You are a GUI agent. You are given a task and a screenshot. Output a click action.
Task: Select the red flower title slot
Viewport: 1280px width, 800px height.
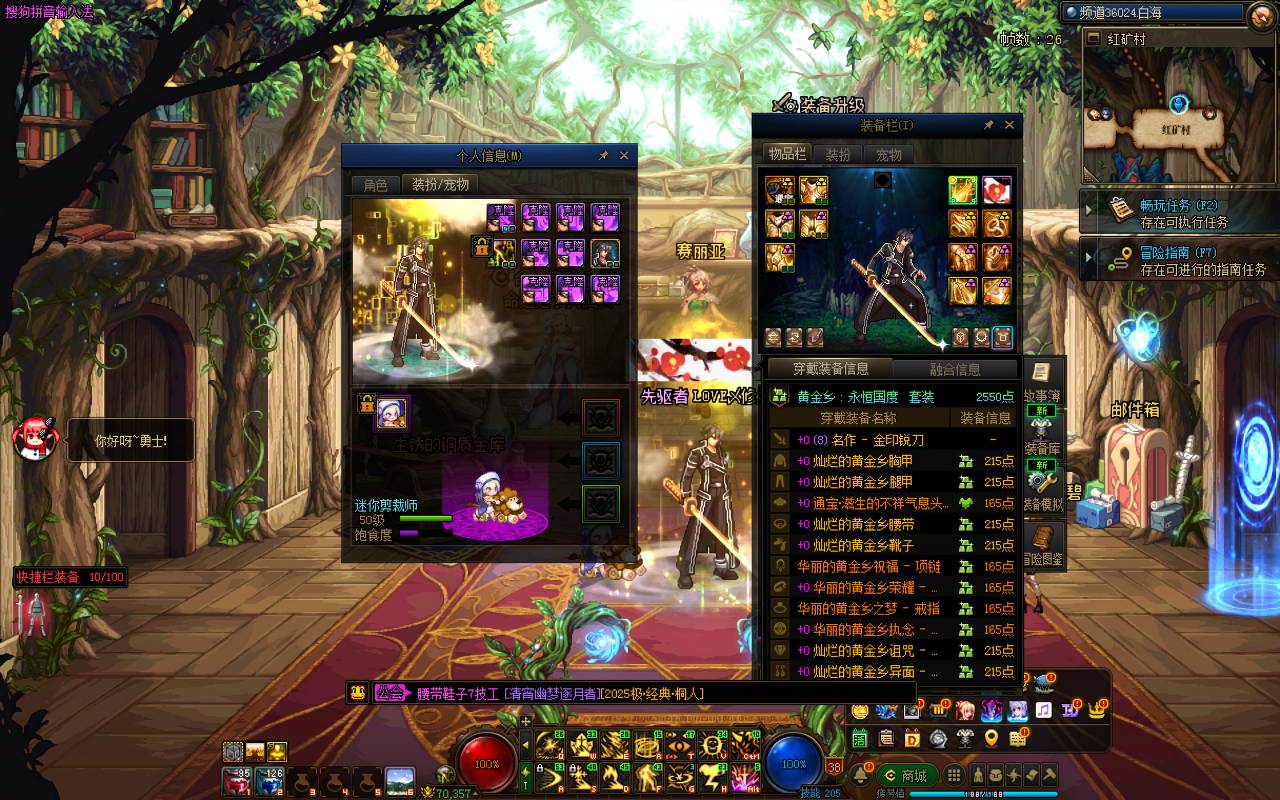pos(996,190)
